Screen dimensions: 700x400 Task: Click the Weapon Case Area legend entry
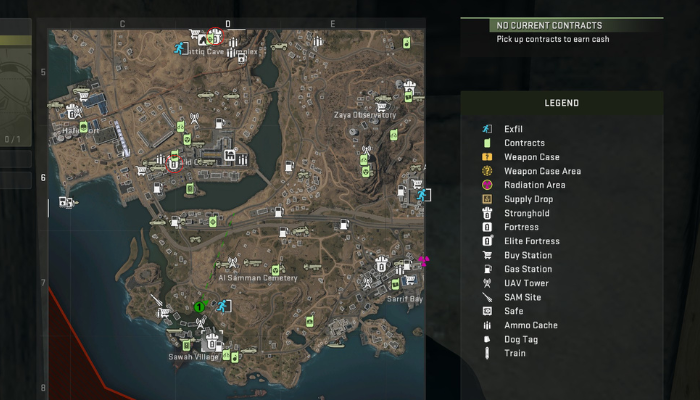coord(542,171)
